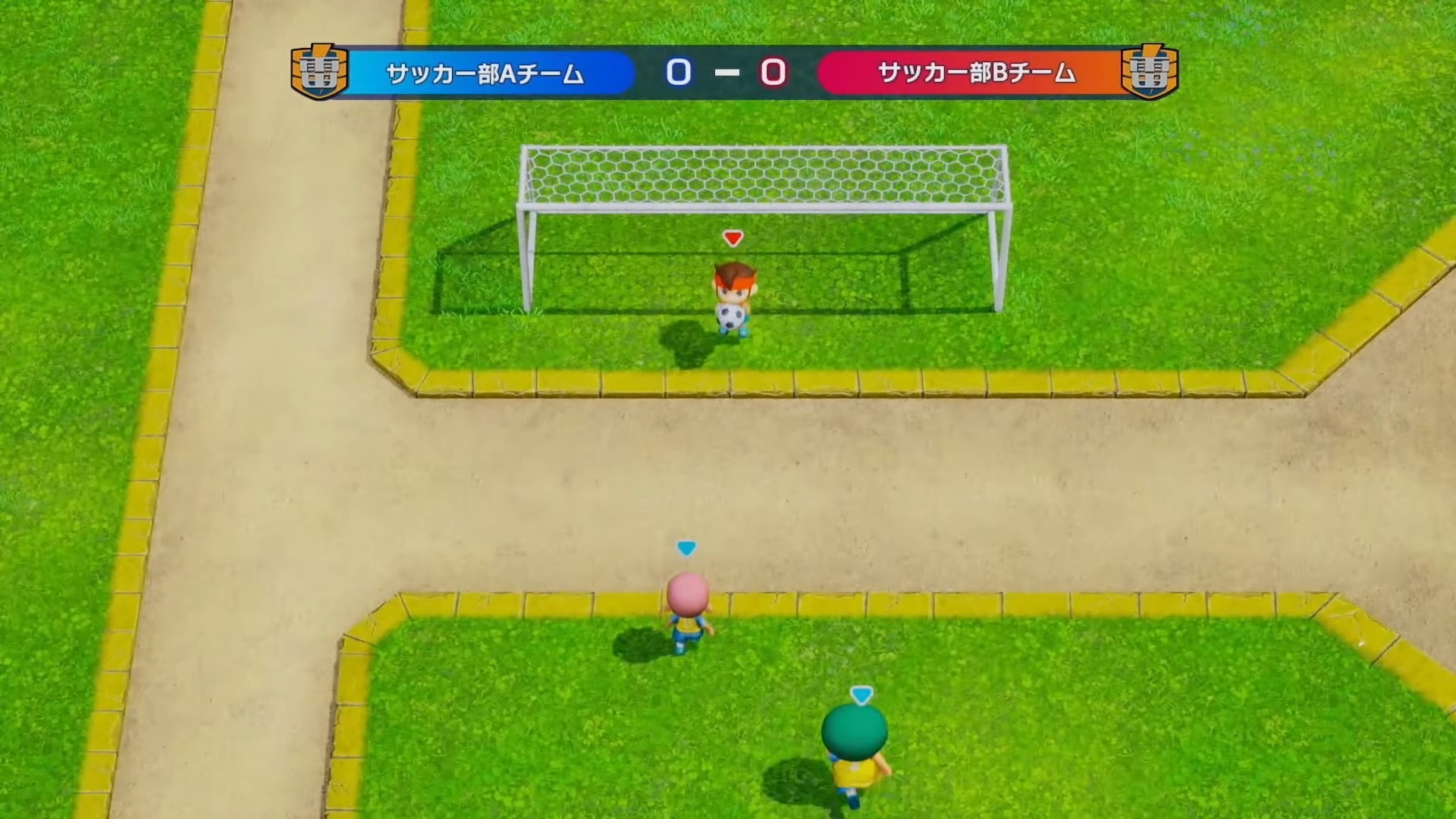Click the emblem beside サッカー部Aチーム
Viewport: 1456px width, 819px height.
(x=319, y=72)
